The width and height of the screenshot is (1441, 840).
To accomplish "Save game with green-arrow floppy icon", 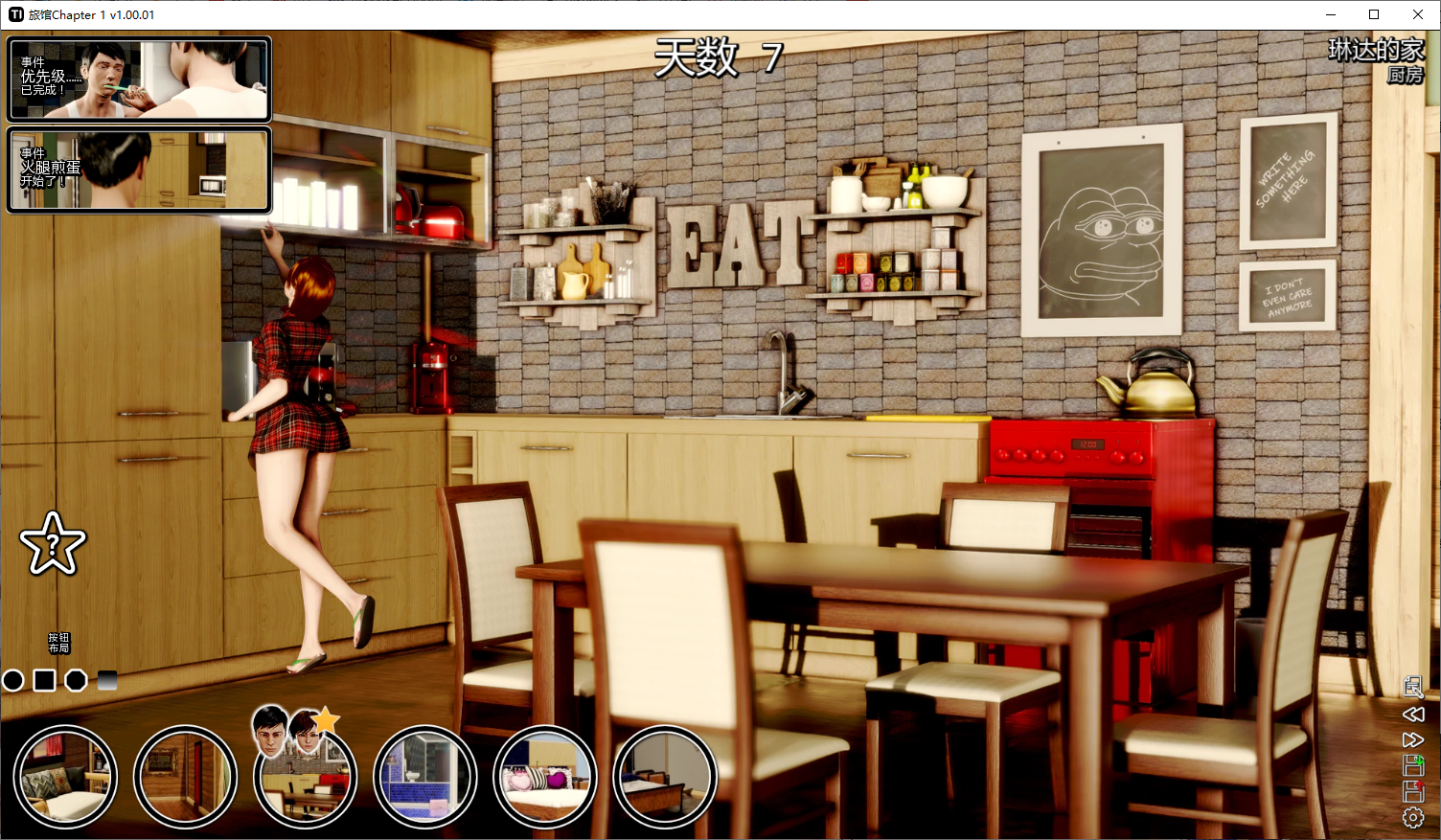I will pyautogui.click(x=1413, y=765).
